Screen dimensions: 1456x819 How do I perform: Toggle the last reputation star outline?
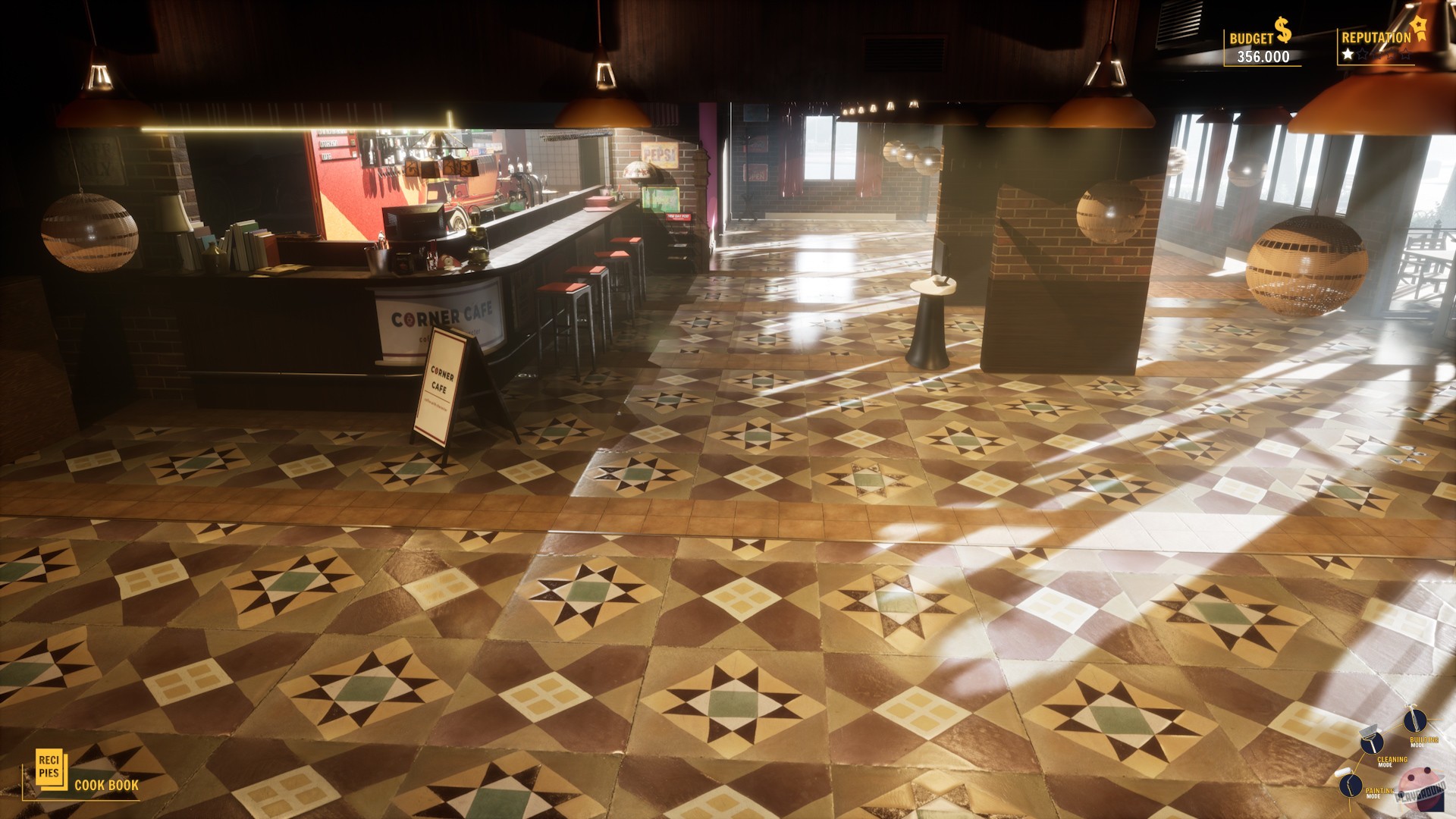[1405, 54]
